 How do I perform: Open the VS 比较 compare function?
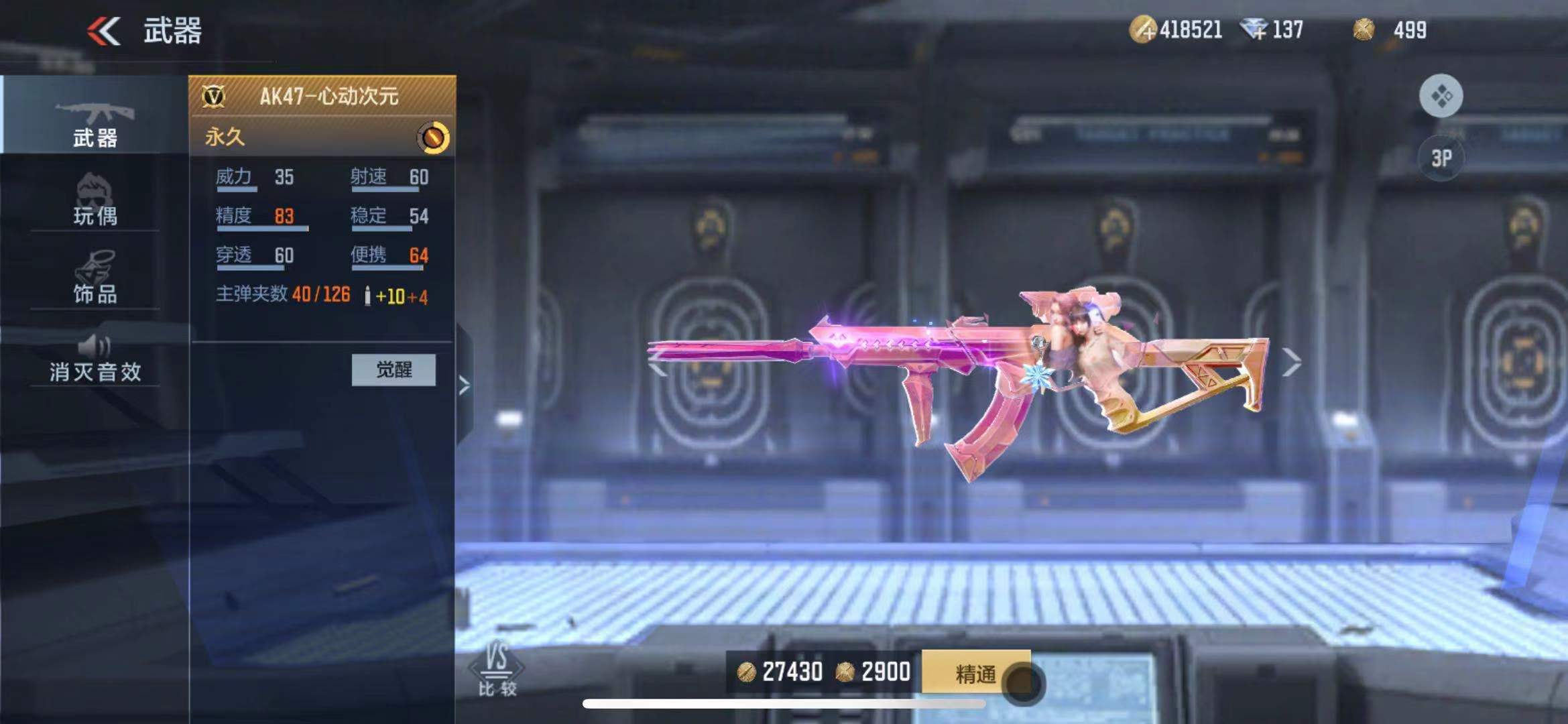click(x=497, y=669)
